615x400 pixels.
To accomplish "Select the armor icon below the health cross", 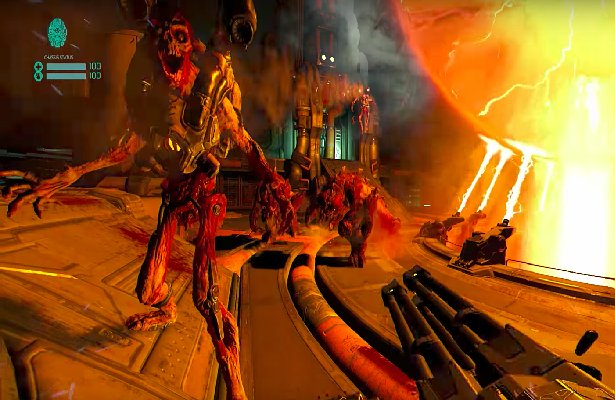I will click(x=38, y=75).
